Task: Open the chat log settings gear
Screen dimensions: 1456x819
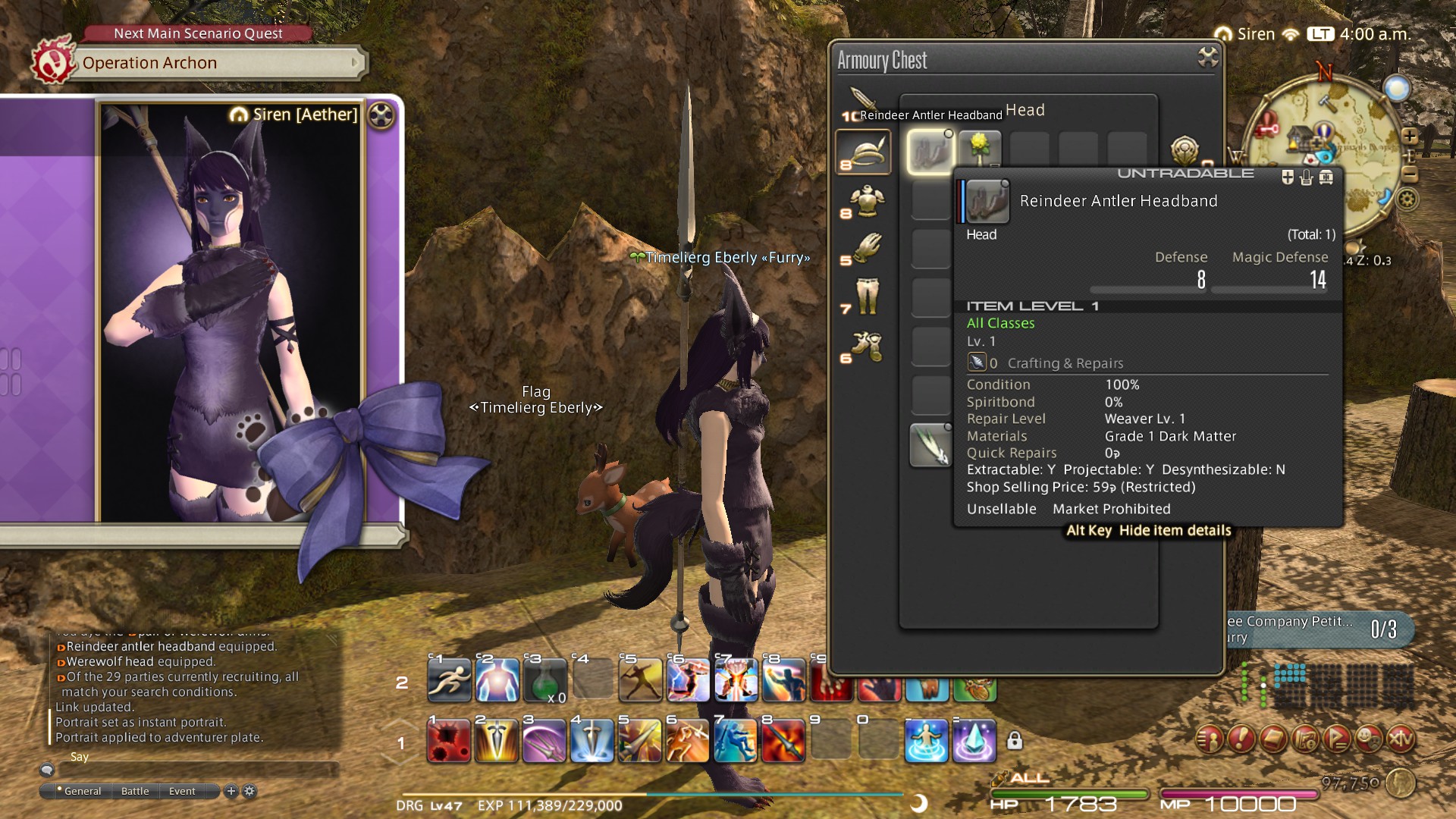Action: [x=249, y=791]
